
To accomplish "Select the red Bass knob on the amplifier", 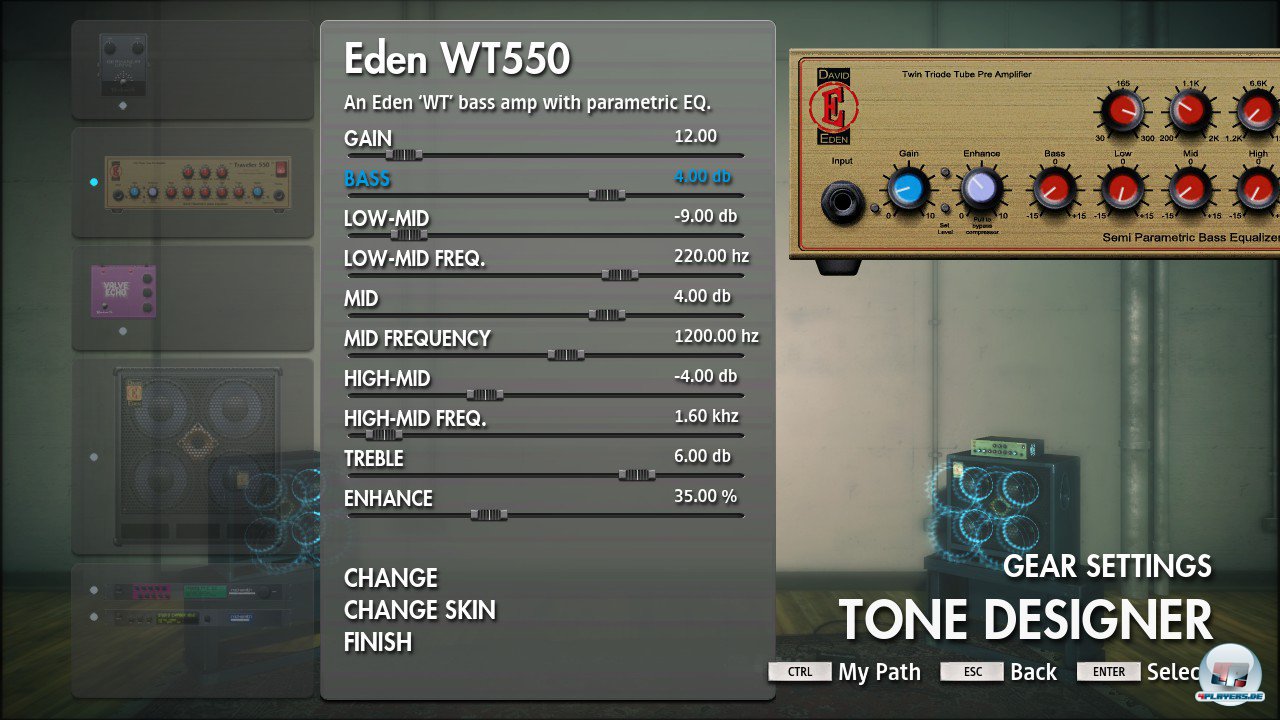I will [1054, 189].
